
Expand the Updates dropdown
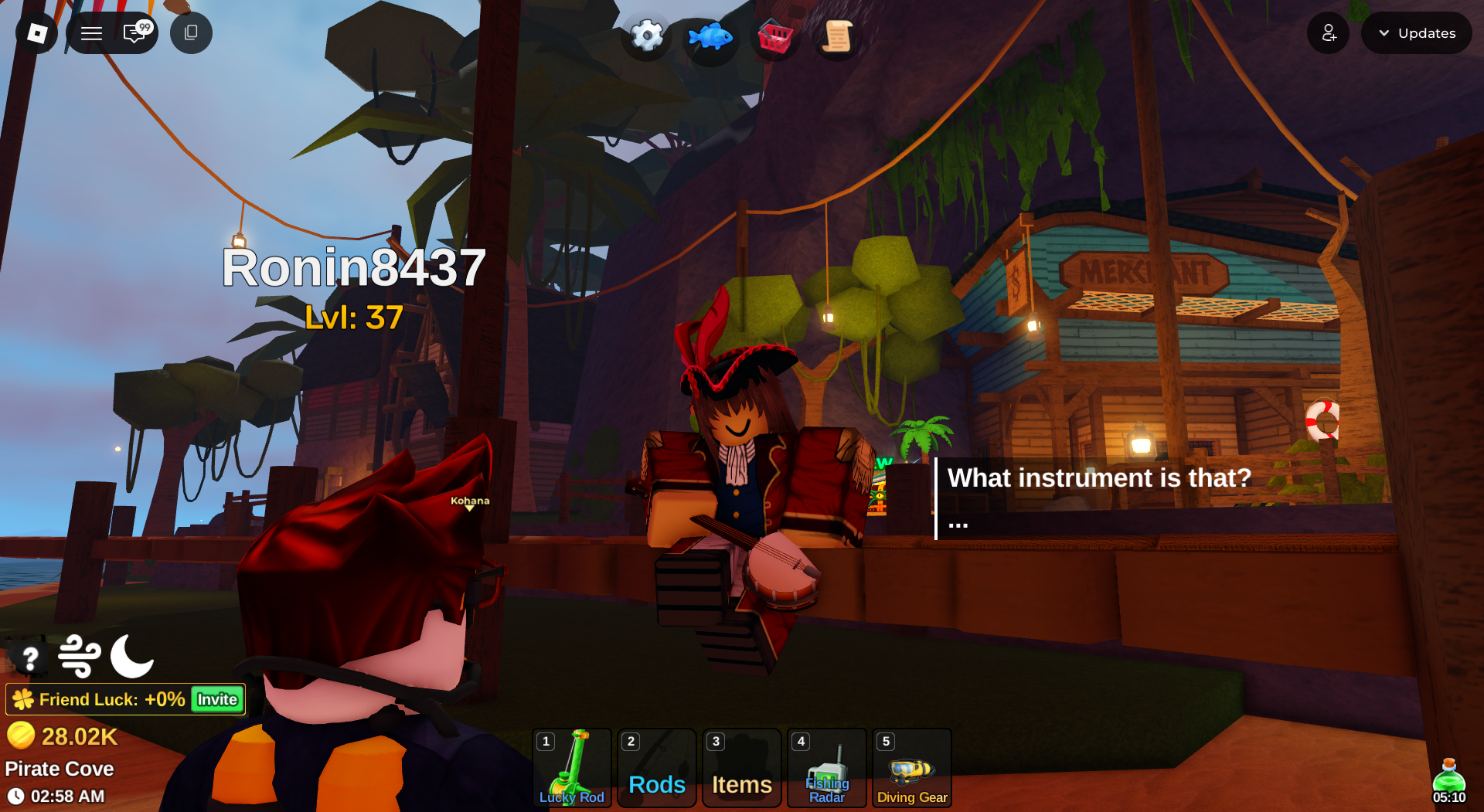tap(1417, 32)
